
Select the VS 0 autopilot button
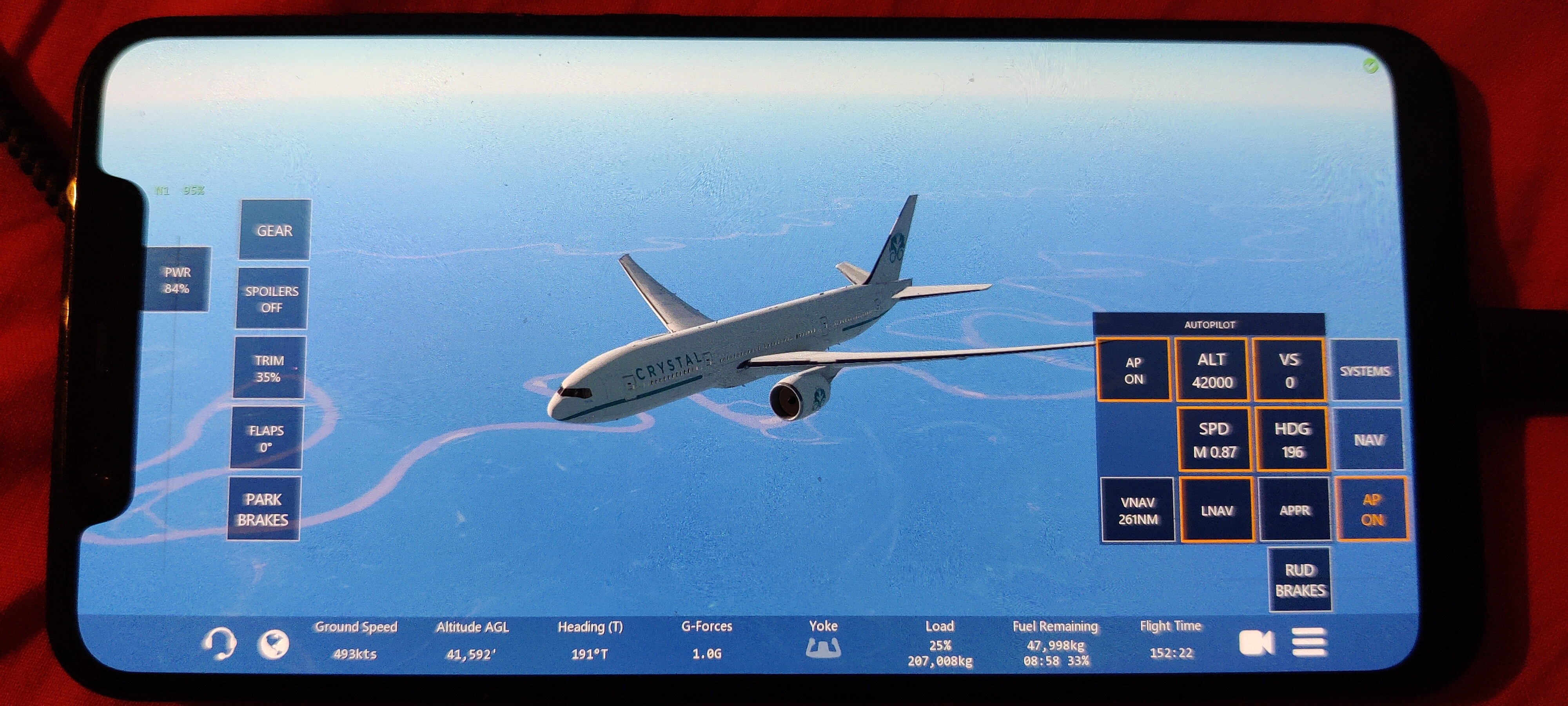pyautogui.click(x=1289, y=370)
